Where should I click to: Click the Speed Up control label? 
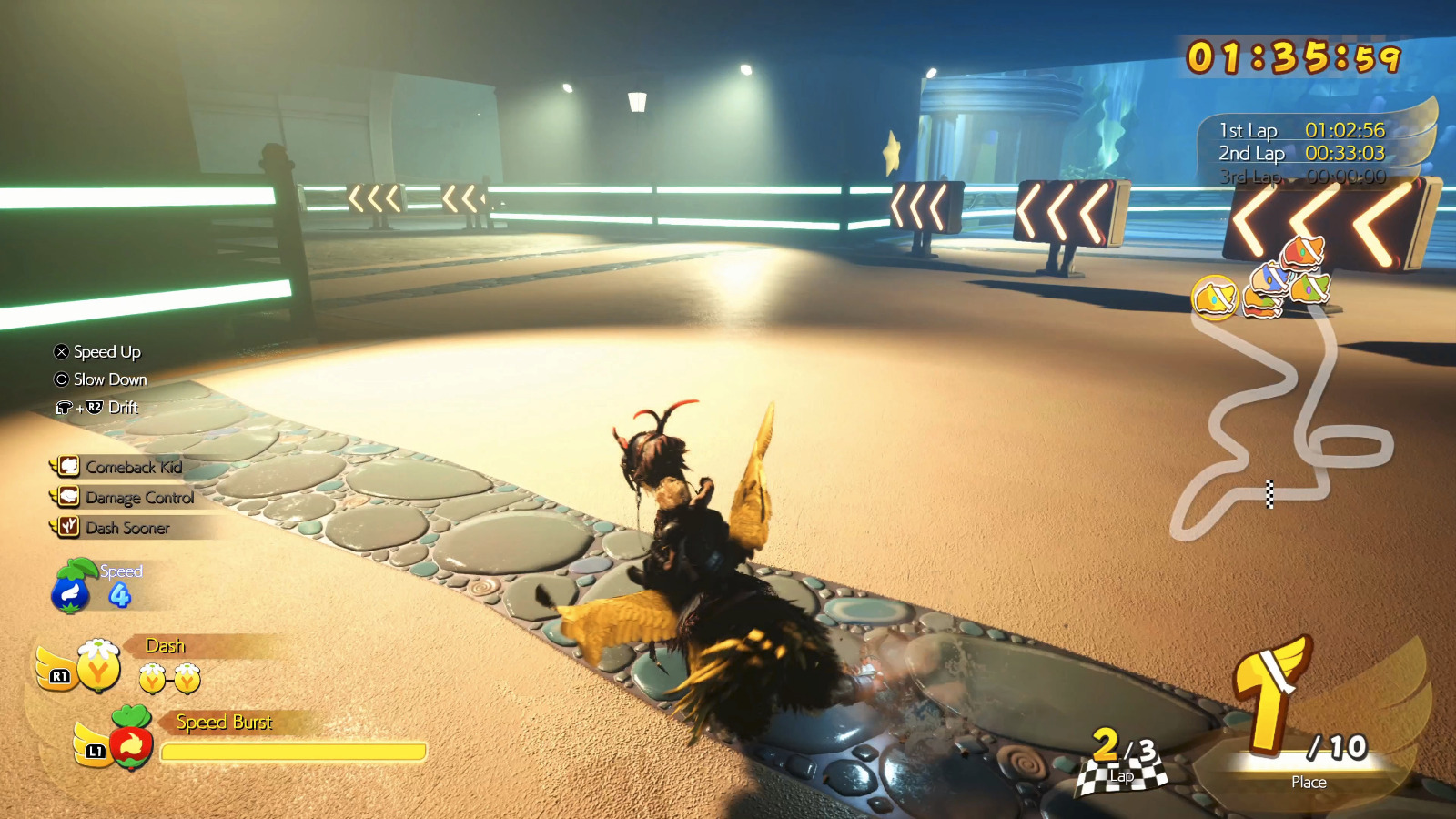(106, 352)
